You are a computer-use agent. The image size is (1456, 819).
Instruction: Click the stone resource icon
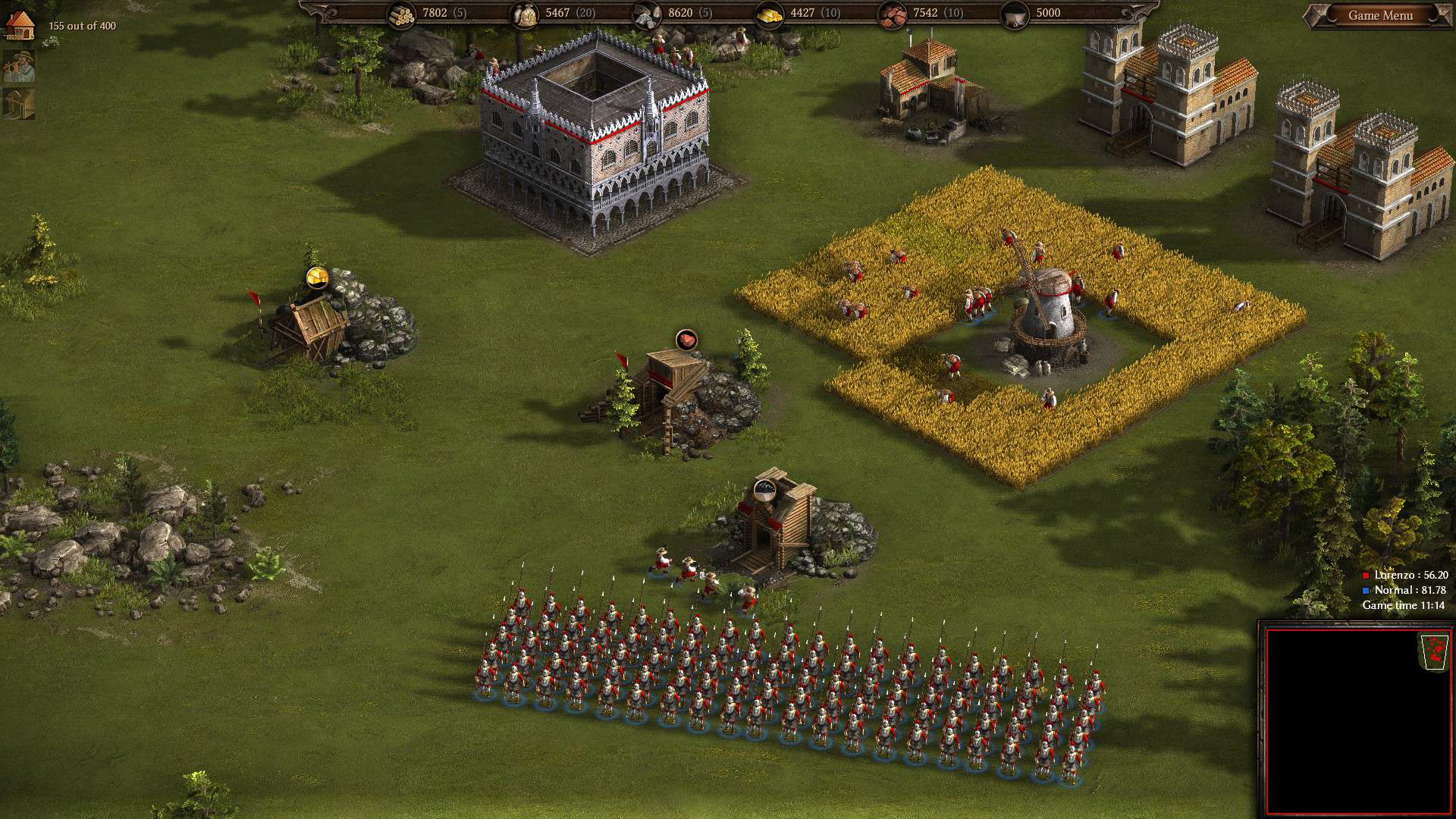(x=647, y=14)
